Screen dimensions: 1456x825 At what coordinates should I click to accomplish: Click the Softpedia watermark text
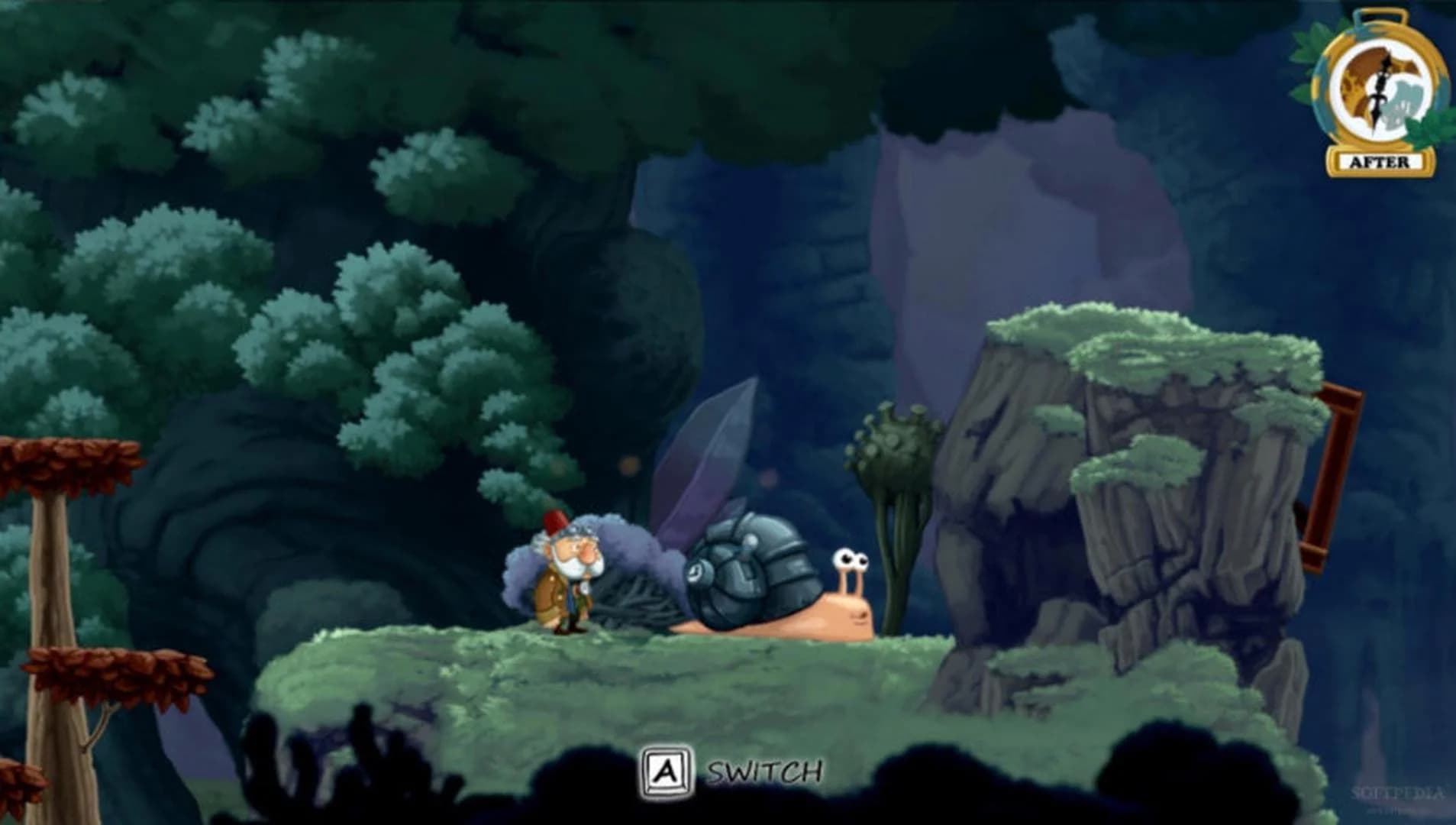[1396, 793]
